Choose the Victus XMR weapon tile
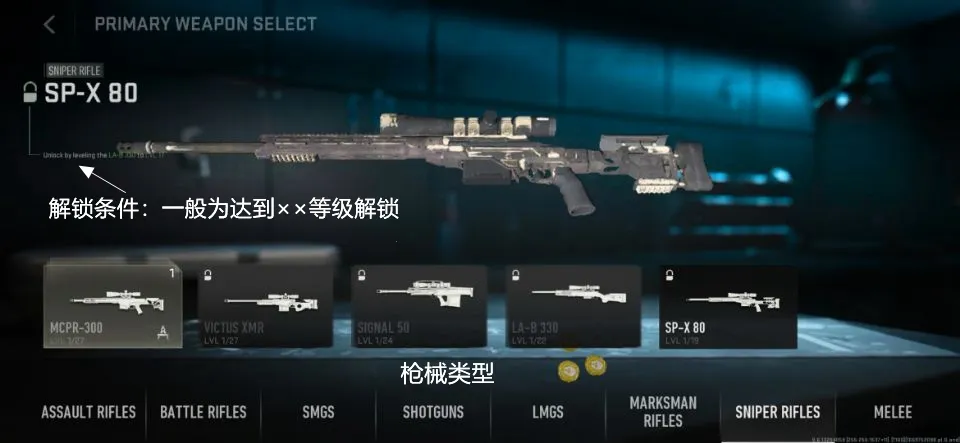Image resolution: width=960 pixels, height=443 pixels. tap(265, 306)
